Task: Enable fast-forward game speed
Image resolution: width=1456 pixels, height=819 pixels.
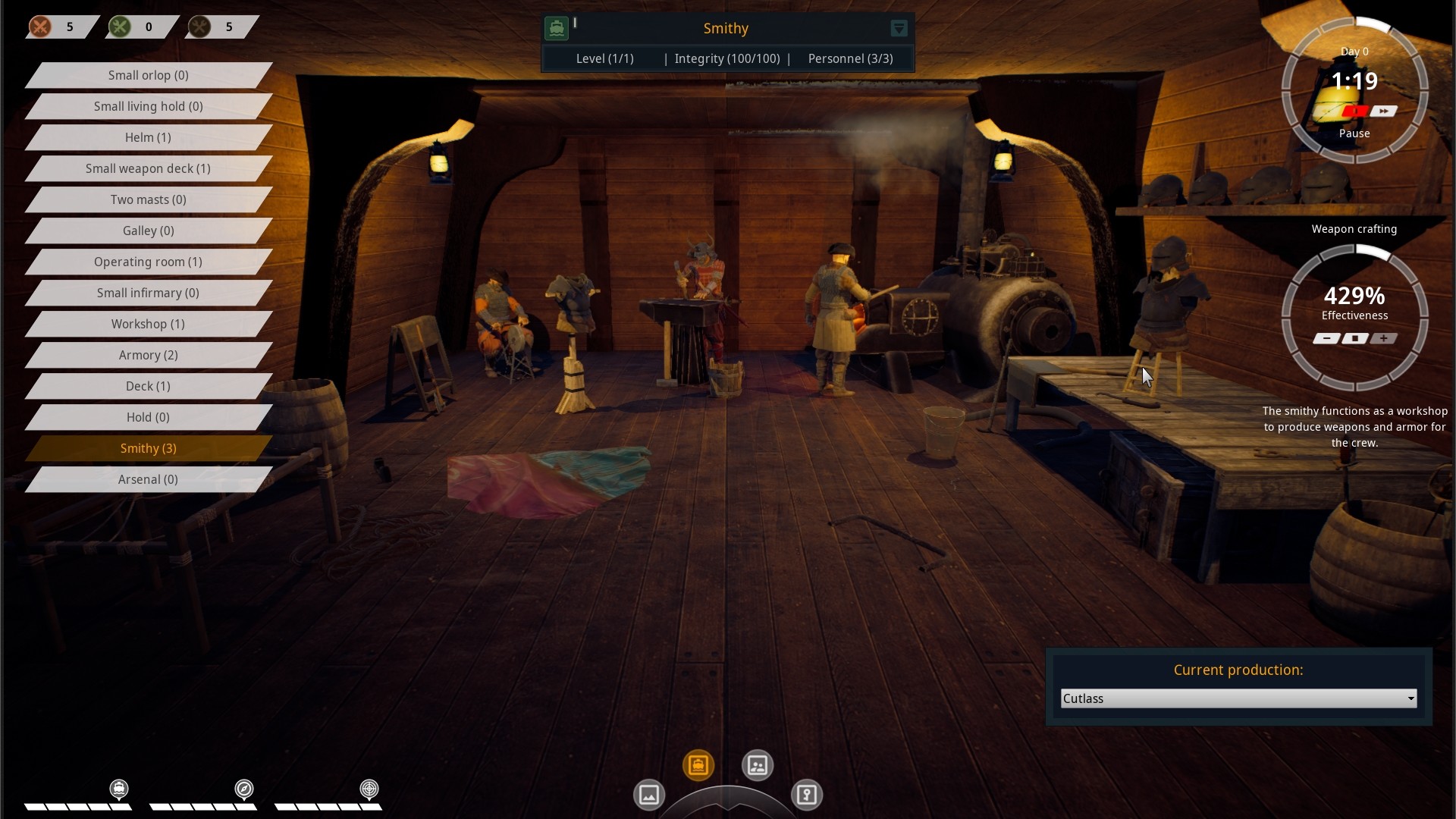Action: [x=1385, y=111]
